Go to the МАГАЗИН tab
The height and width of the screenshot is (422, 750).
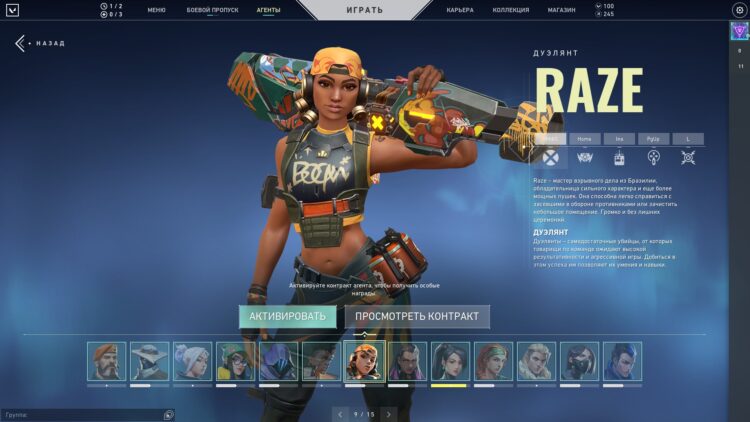[561, 9]
